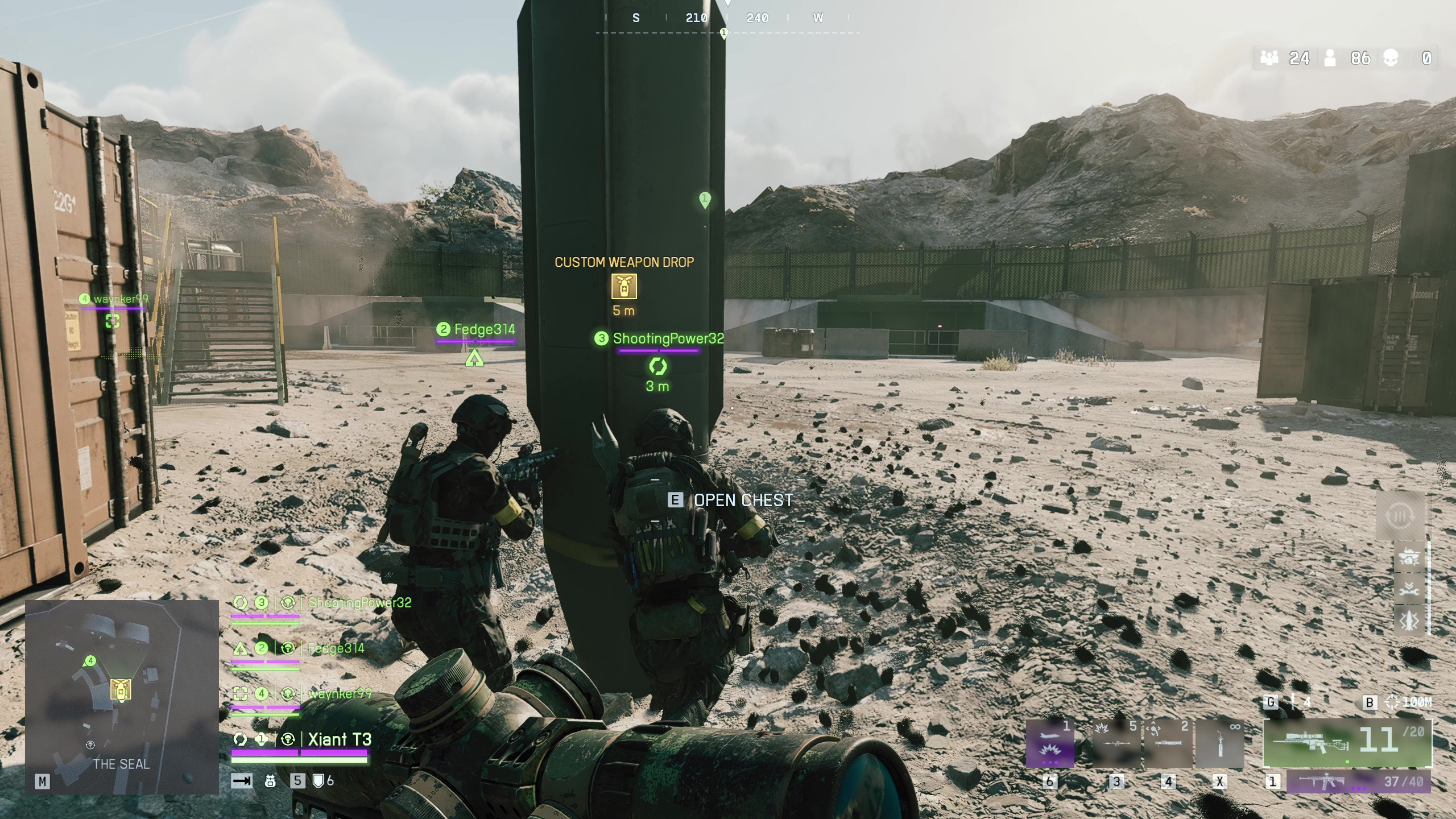Click the missile icon in the right panel
Viewport: 1456px width, 819px height.
point(1409,621)
